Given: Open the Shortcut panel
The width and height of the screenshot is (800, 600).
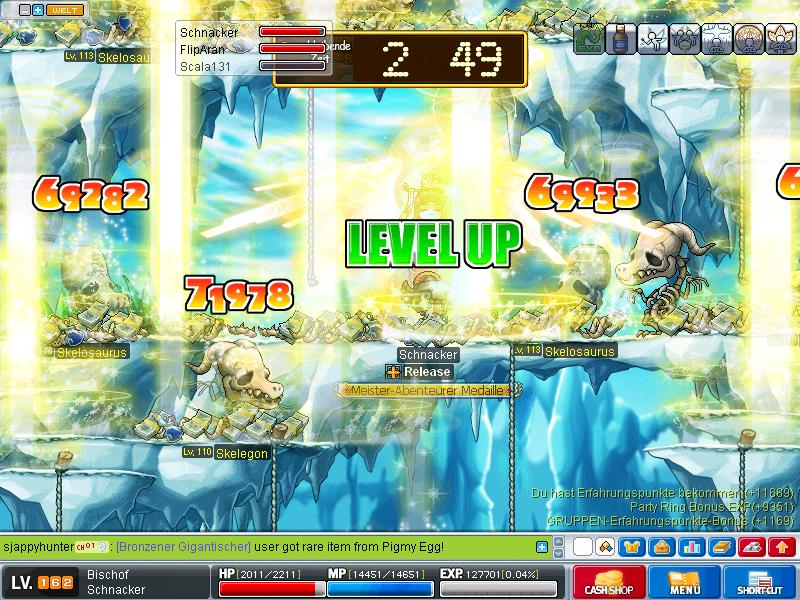Looking at the screenshot, I should click(759, 583).
